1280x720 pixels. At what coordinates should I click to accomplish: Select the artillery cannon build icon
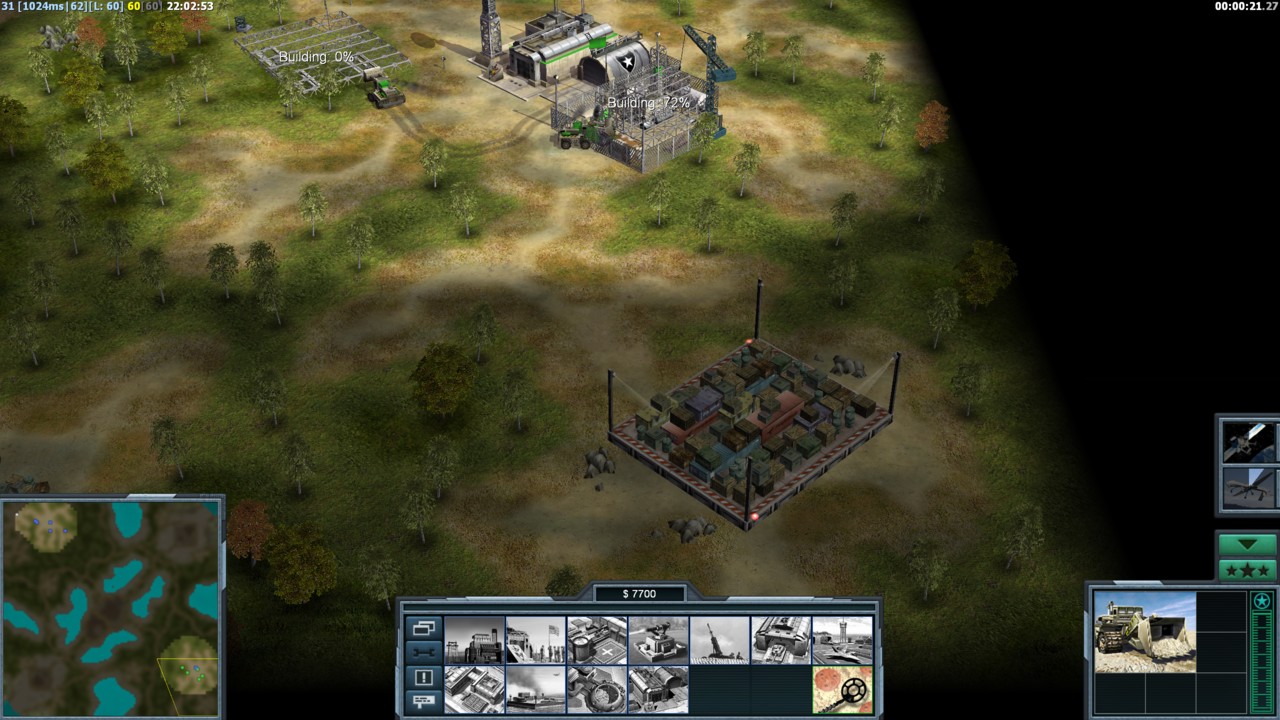click(719, 640)
